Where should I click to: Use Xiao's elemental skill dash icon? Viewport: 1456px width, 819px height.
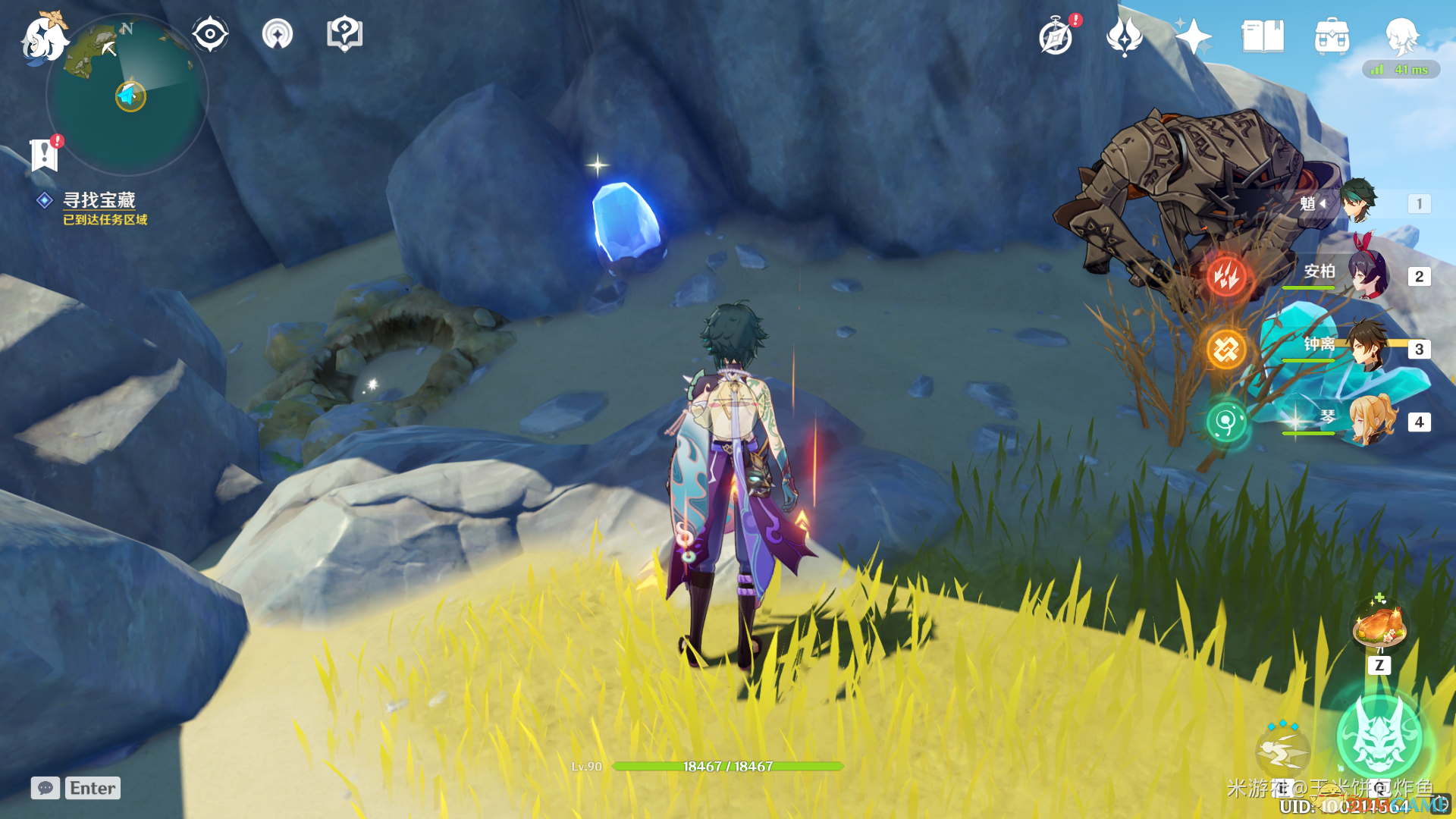(x=1282, y=751)
